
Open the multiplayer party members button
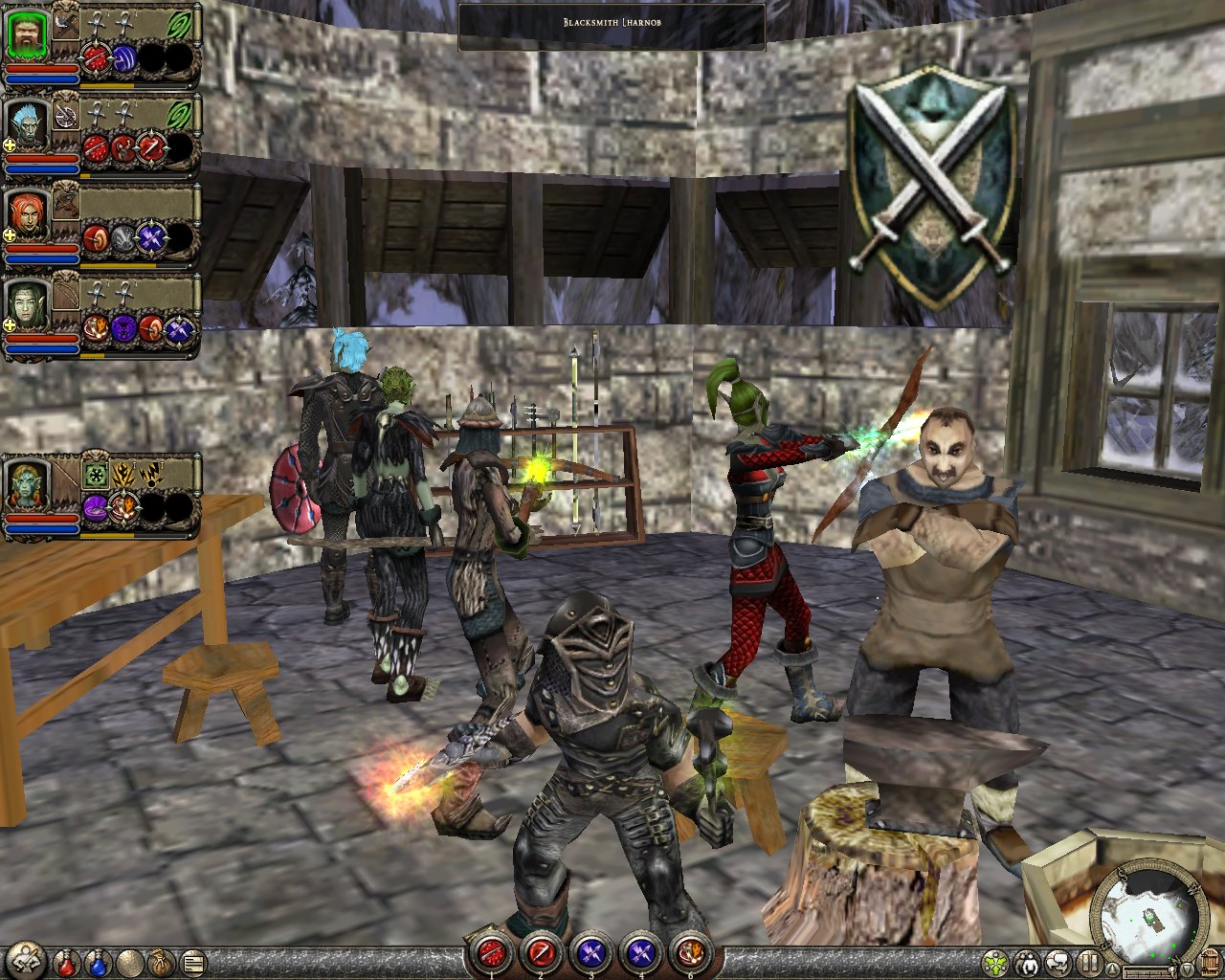[1027, 961]
